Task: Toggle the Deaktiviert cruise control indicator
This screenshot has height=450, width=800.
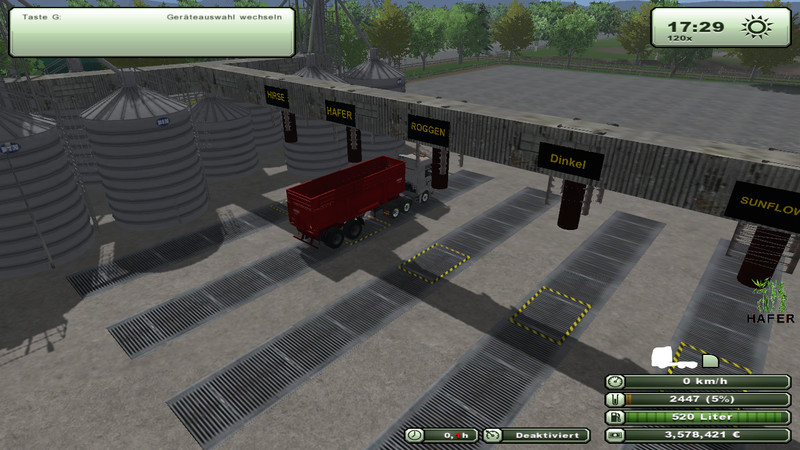Action: click(x=536, y=435)
